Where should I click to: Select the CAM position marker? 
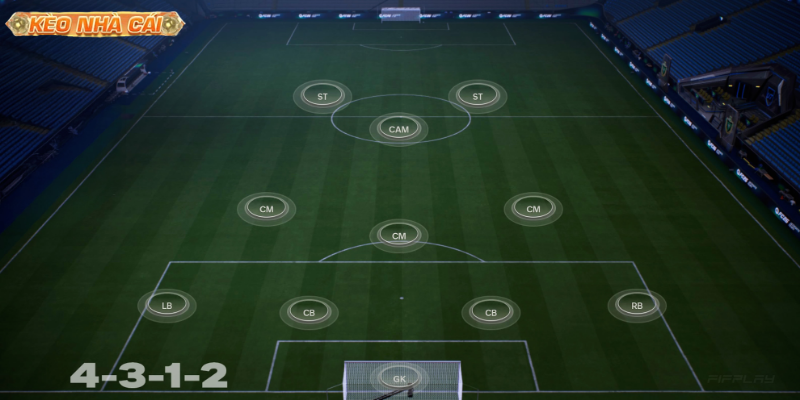pyautogui.click(x=399, y=129)
